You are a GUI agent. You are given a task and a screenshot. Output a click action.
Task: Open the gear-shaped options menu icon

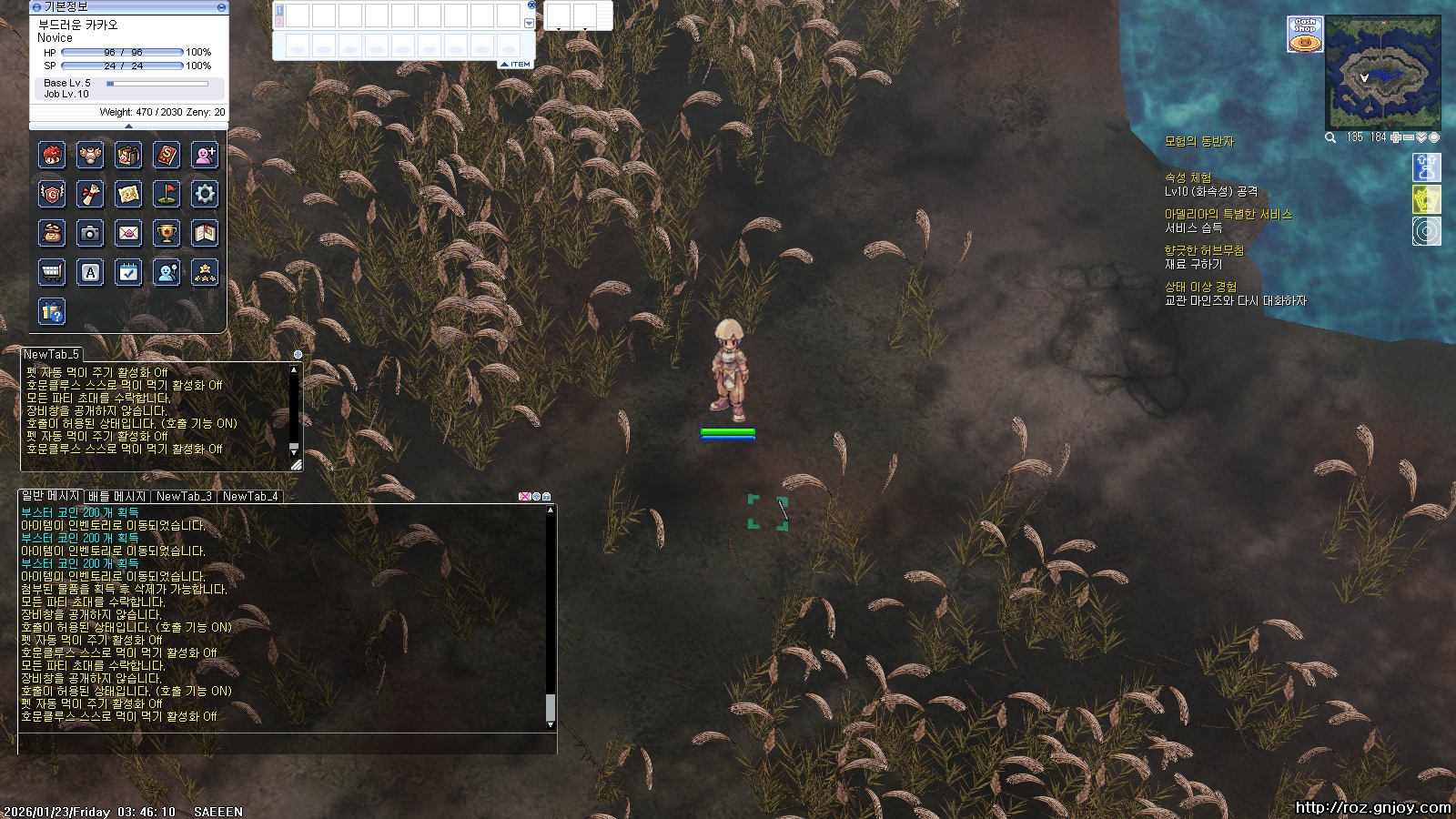[x=205, y=194]
